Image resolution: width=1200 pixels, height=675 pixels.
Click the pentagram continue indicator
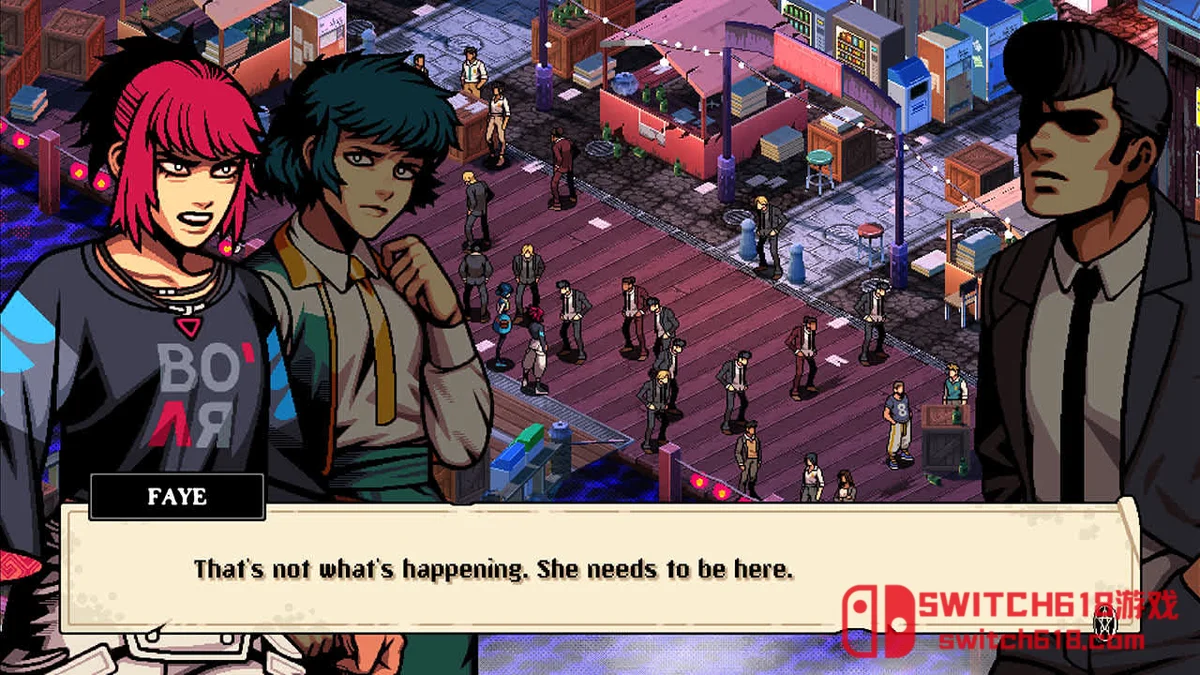click(x=1104, y=622)
